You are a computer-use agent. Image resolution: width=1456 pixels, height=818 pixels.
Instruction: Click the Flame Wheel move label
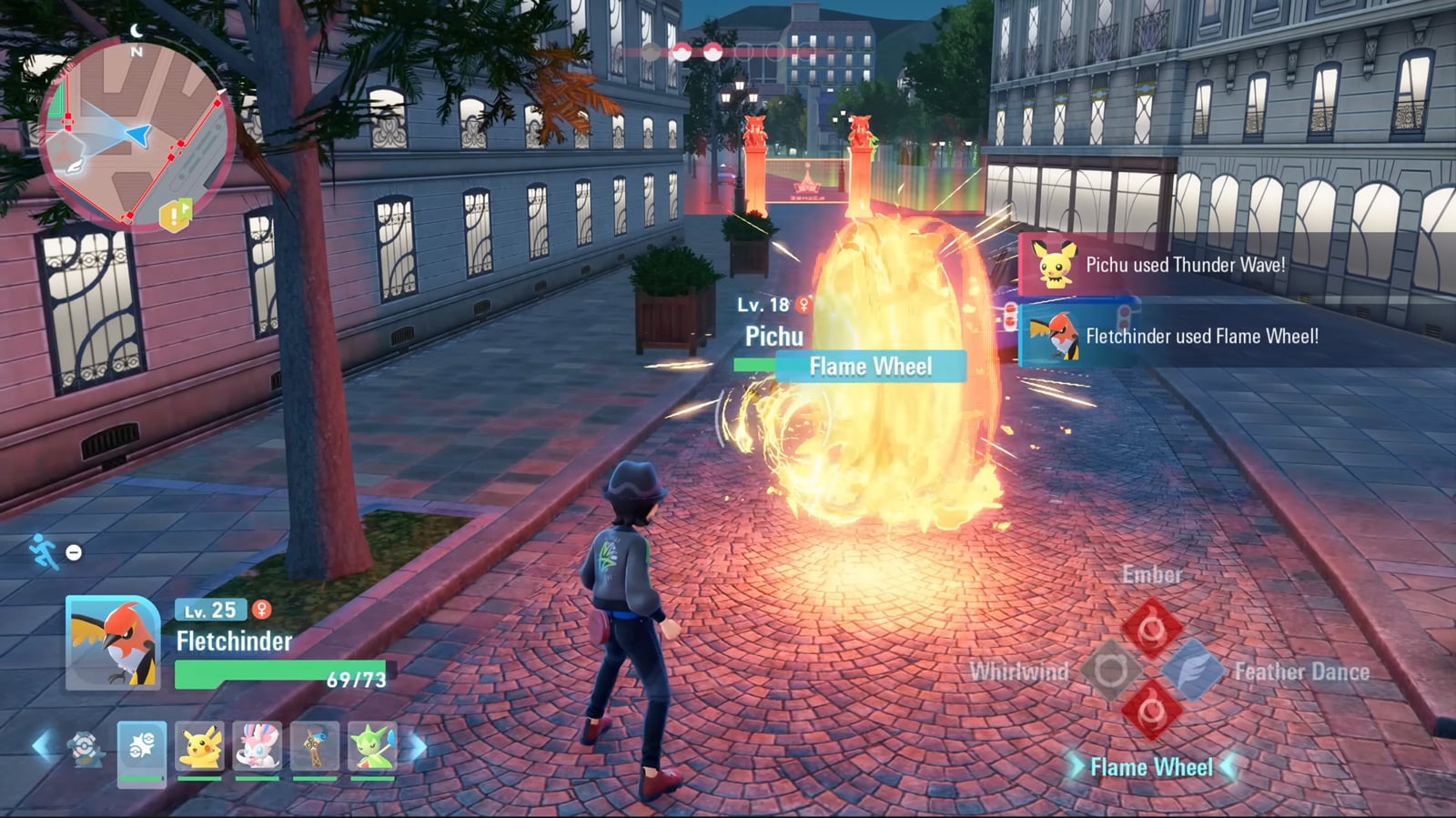pos(1149,767)
